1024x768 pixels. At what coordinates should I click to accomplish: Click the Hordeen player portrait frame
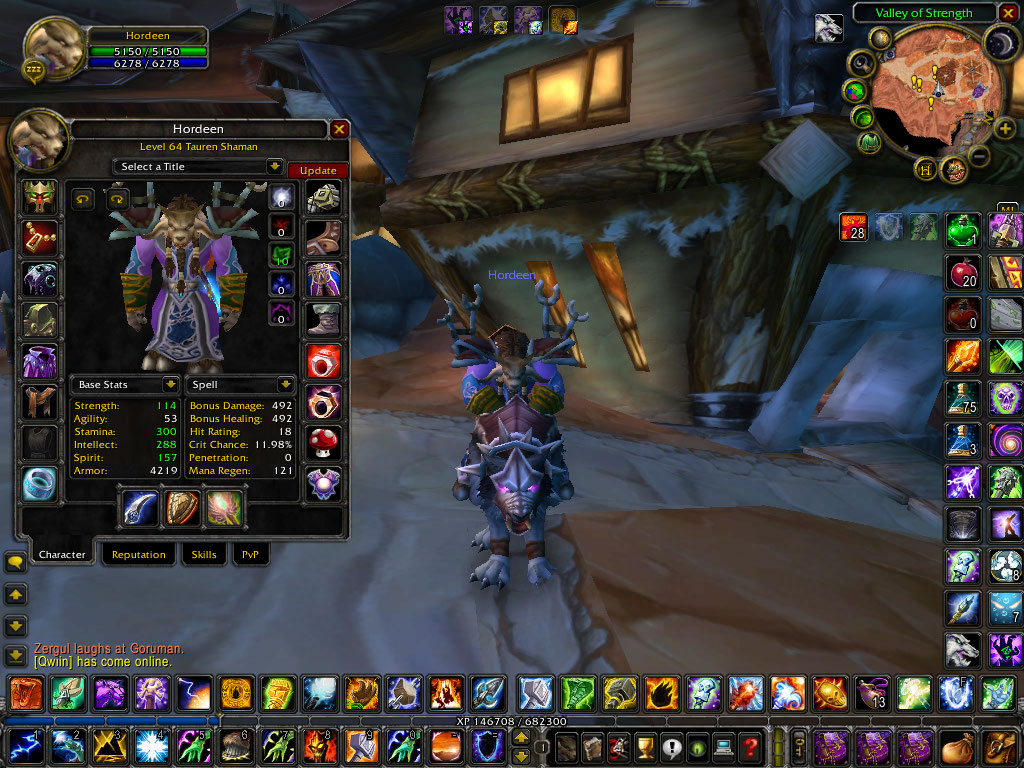tap(53, 47)
